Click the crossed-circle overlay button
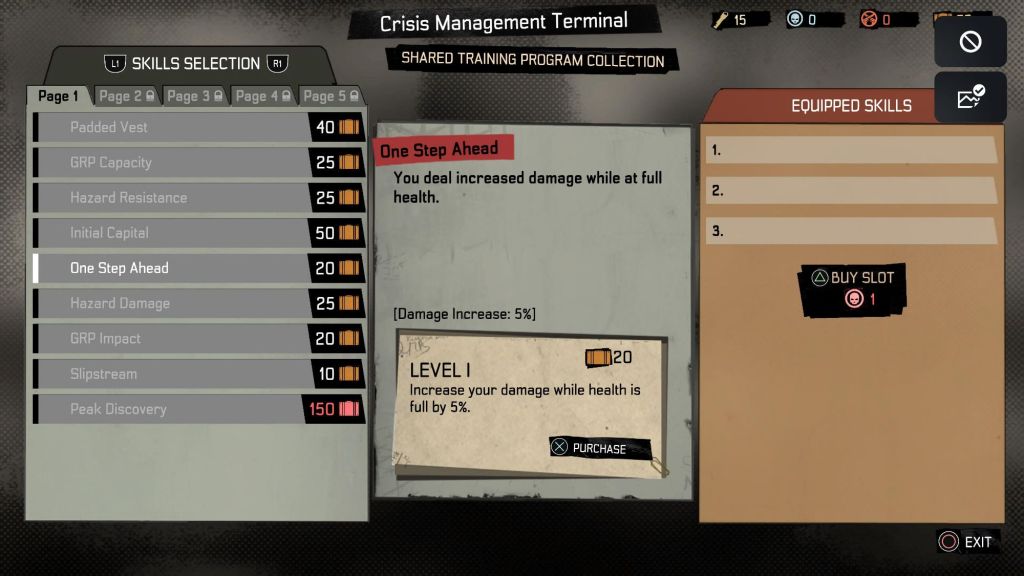 tap(970, 42)
